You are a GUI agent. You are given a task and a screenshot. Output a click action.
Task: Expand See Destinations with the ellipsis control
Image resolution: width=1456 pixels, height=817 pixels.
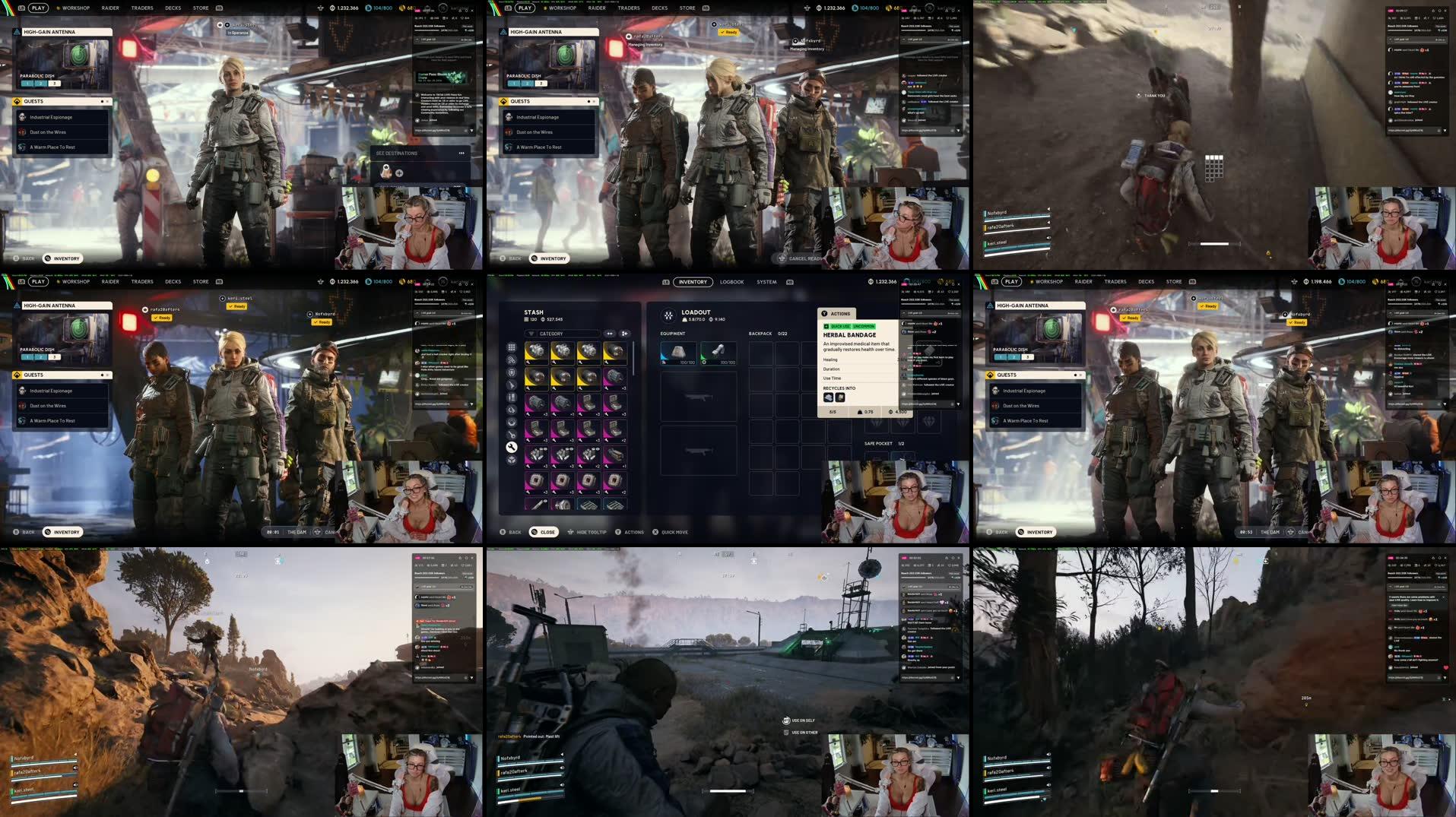pos(462,153)
